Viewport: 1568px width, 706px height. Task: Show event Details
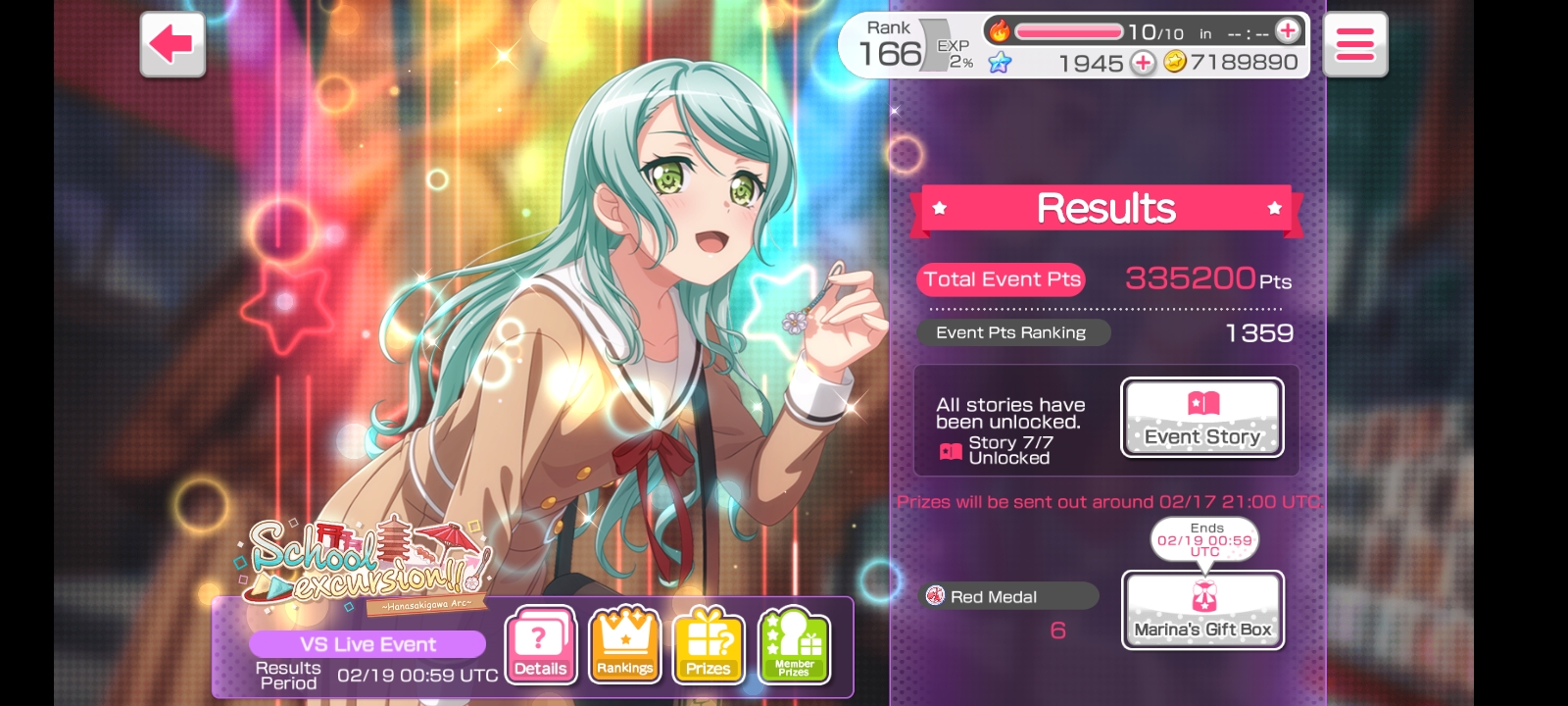540,645
